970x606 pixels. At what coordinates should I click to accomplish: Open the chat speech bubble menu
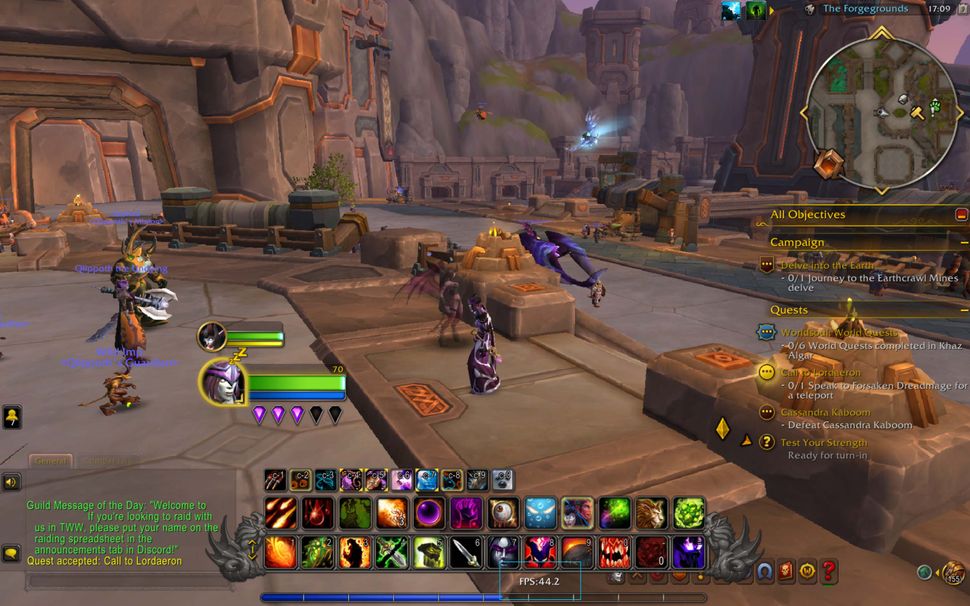click(11, 552)
